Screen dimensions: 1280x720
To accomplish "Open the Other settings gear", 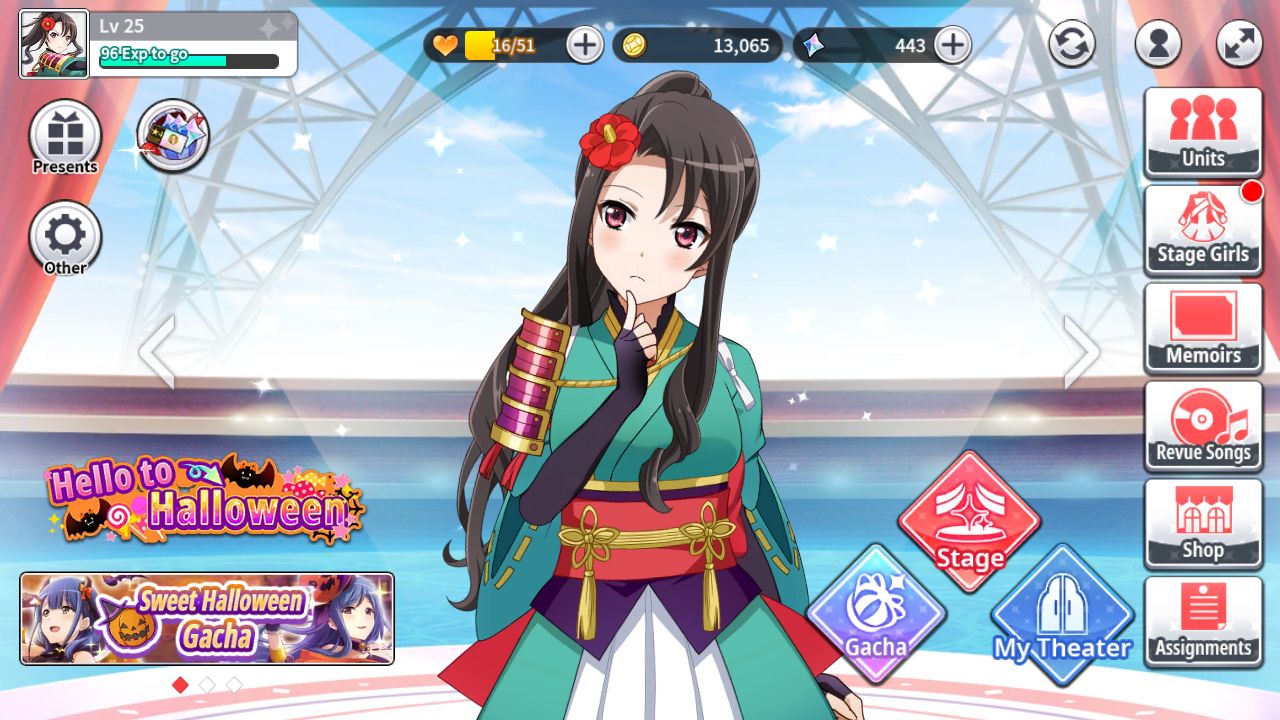I will coord(65,238).
